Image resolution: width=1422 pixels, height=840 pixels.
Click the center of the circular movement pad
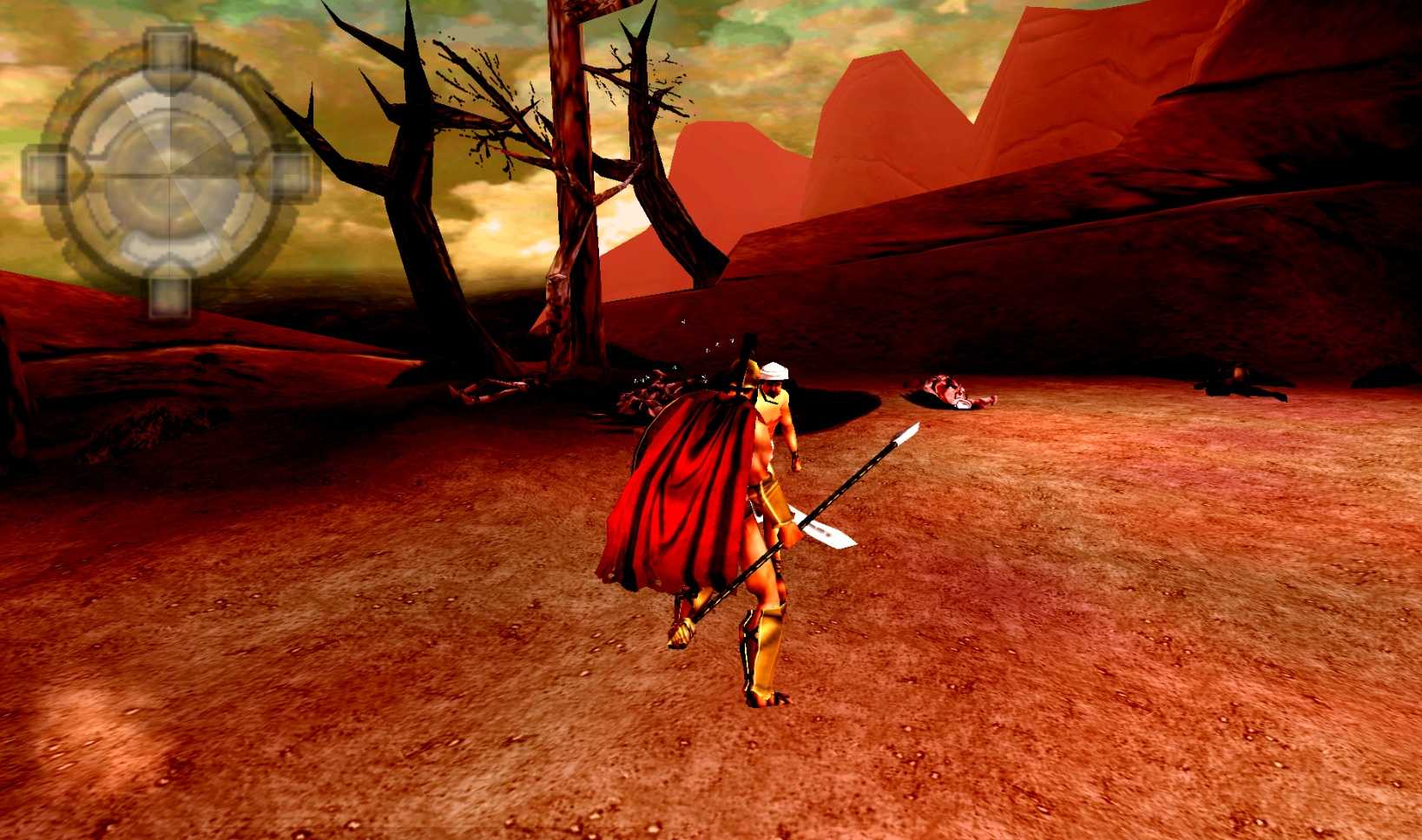169,174
